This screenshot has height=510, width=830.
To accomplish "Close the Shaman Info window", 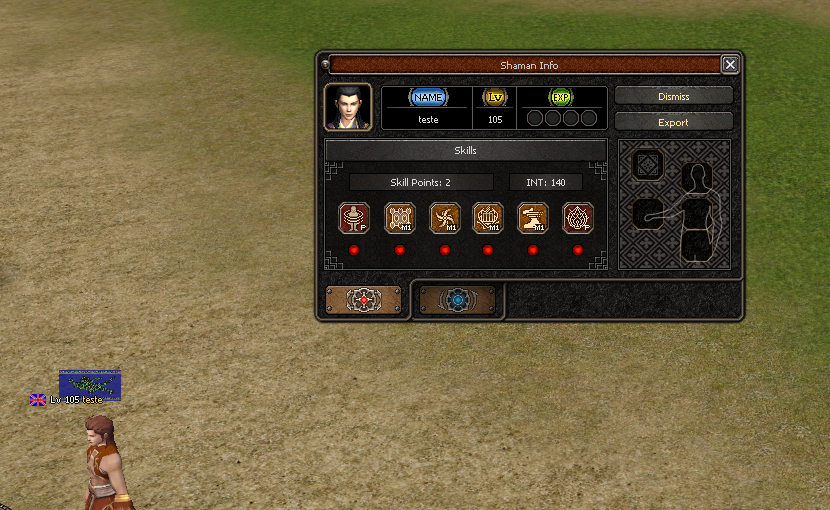I will 730,65.
